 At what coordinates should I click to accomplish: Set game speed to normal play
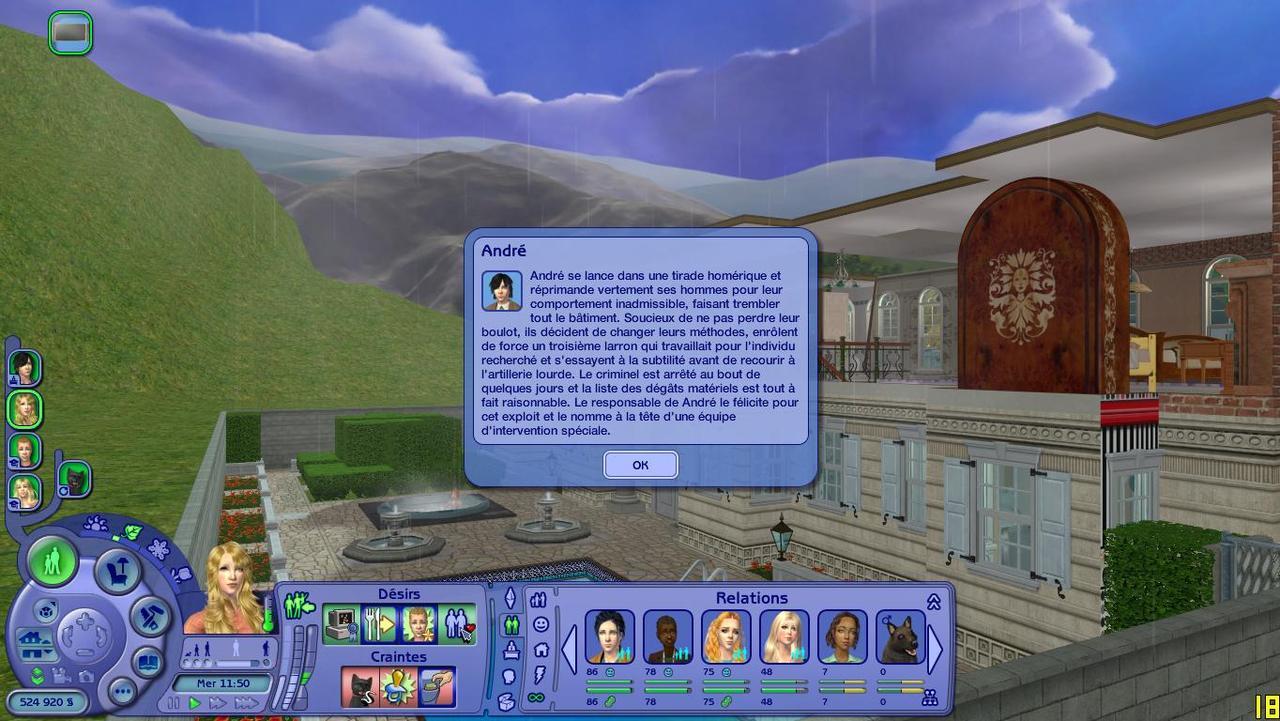click(196, 704)
